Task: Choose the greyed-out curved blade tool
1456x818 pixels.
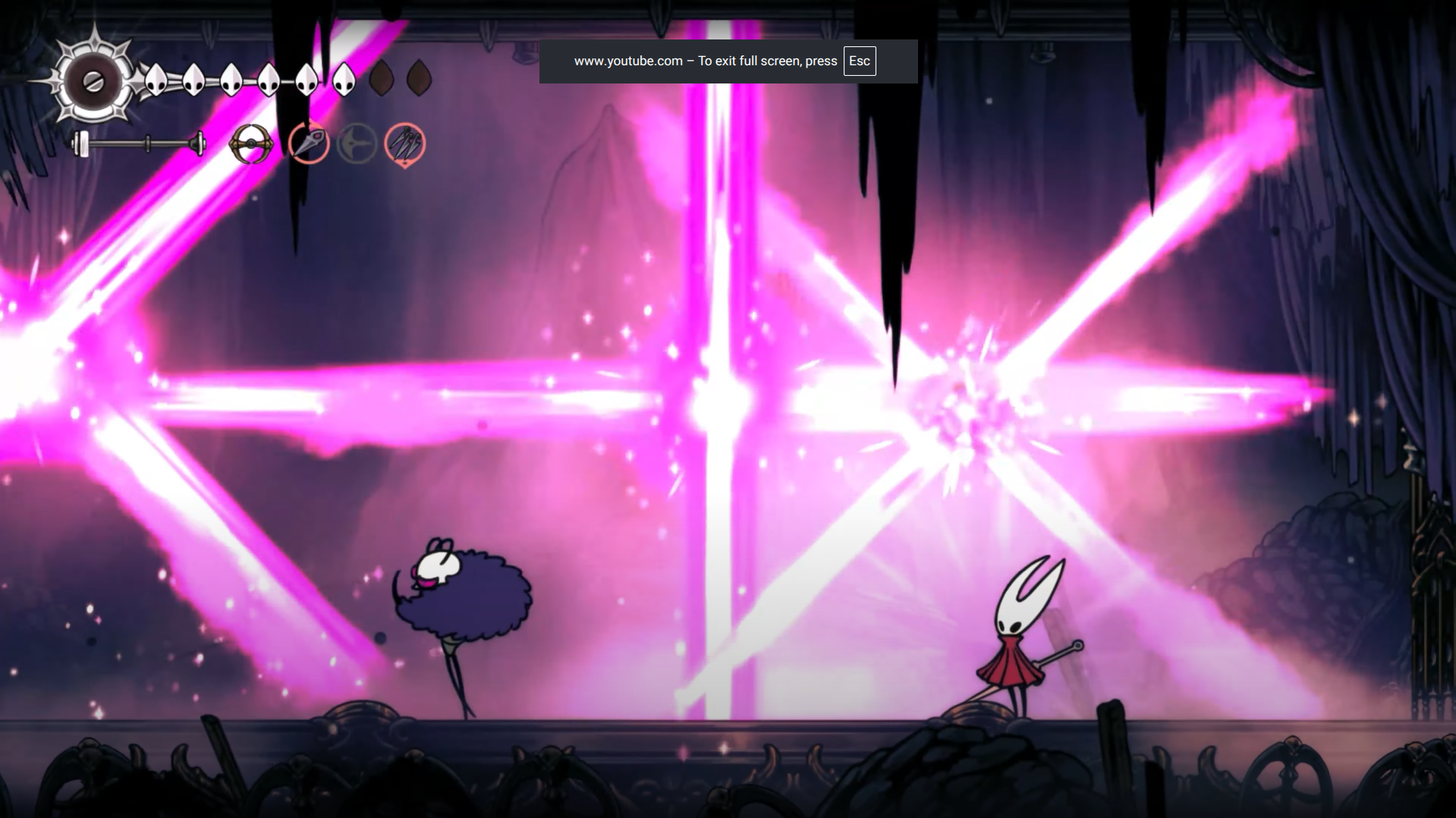Action: (x=357, y=143)
